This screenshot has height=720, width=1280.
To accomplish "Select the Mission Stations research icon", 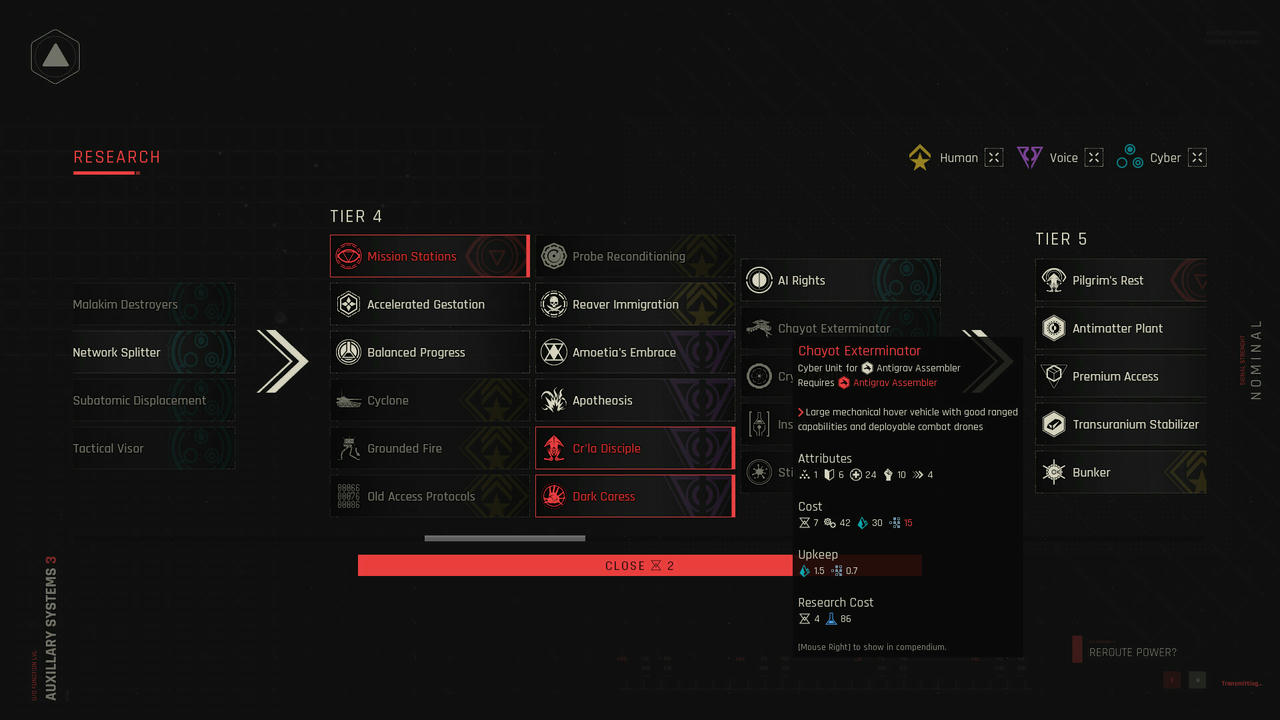I will 347,256.
